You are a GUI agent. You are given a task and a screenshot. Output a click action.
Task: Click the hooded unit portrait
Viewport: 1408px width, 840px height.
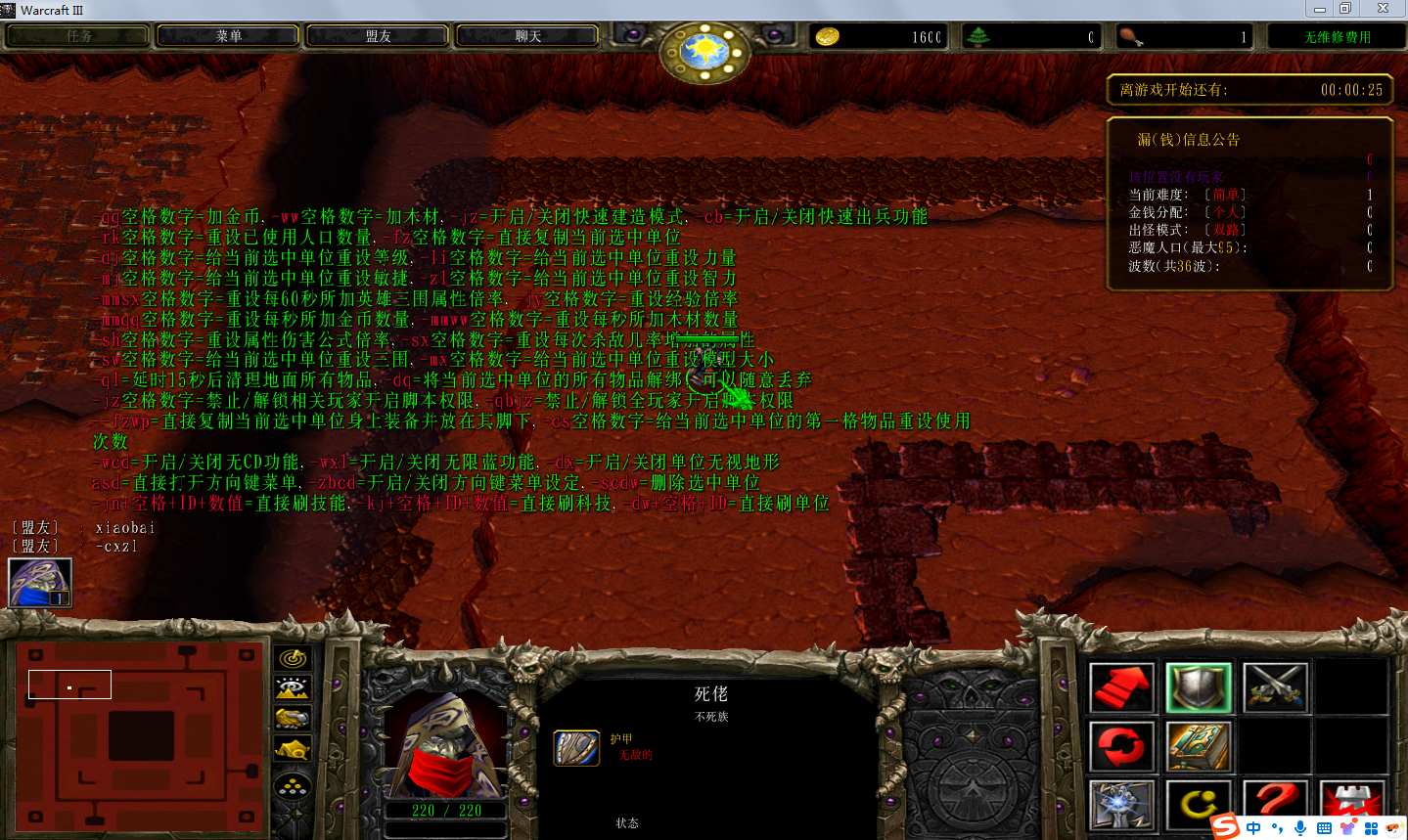pyautogui.click(x=446, y=745)
